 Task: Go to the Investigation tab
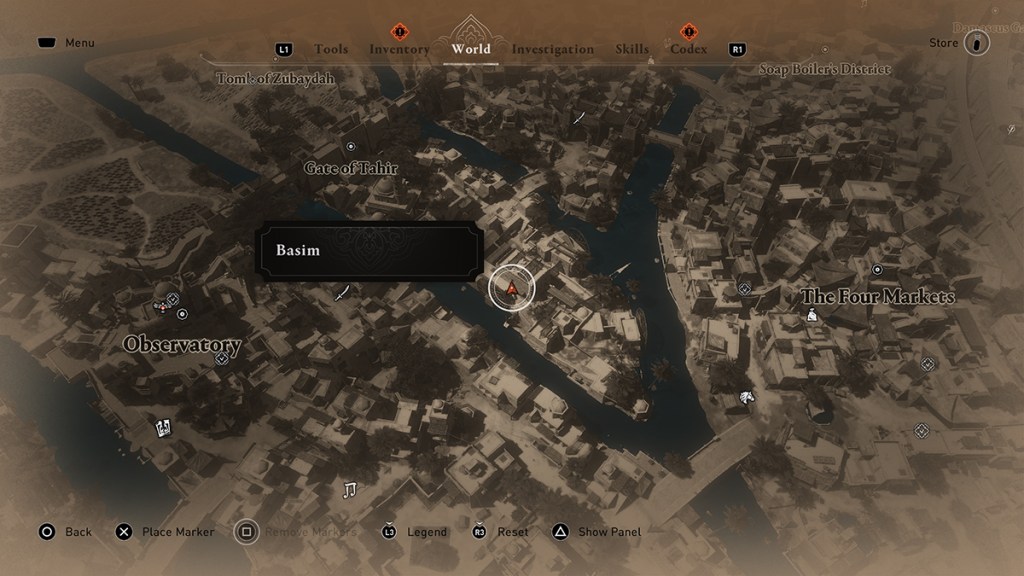(553, 49)
